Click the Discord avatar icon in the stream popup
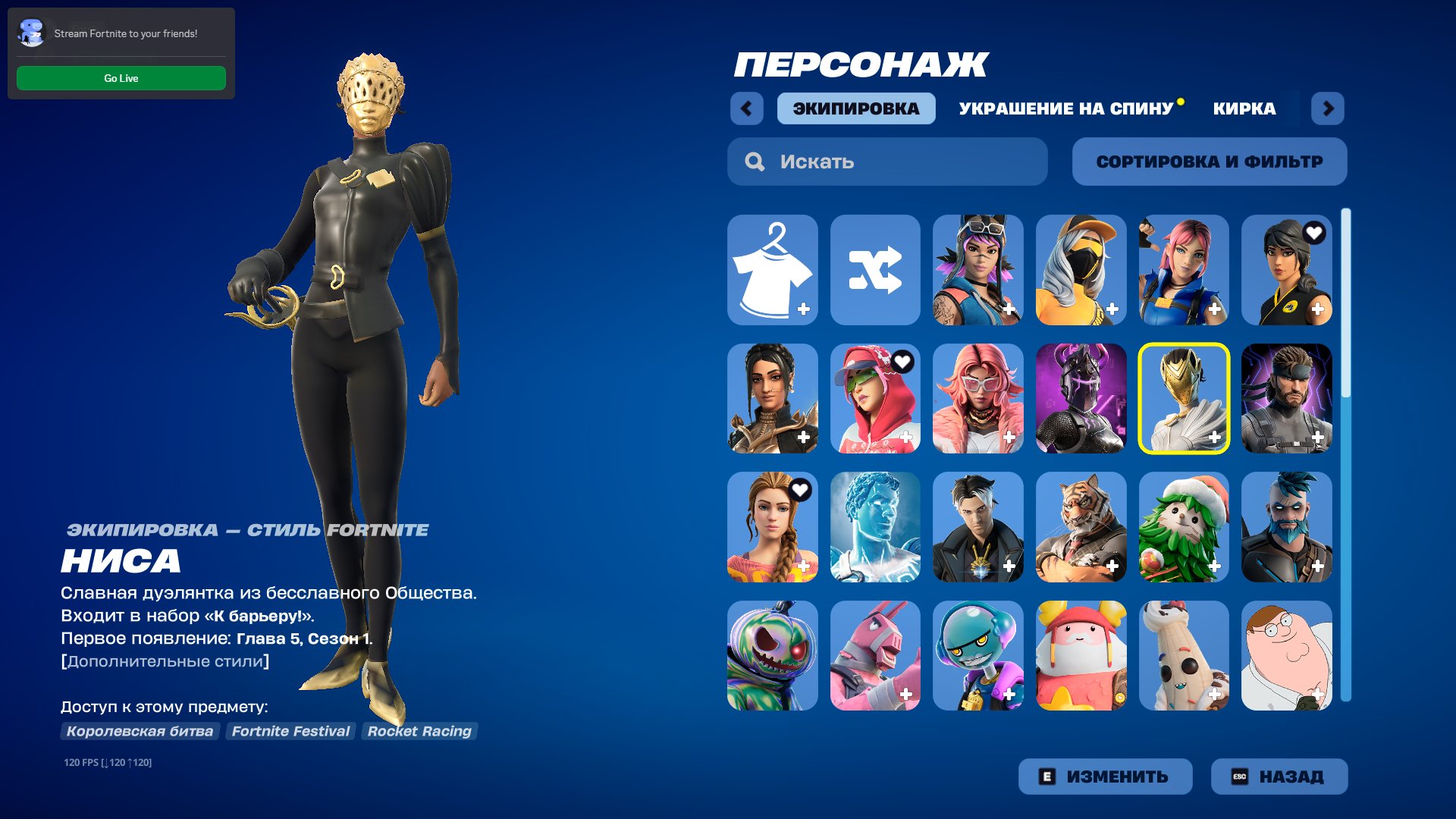Screen dimensions: 1456x819 [31, 33]
